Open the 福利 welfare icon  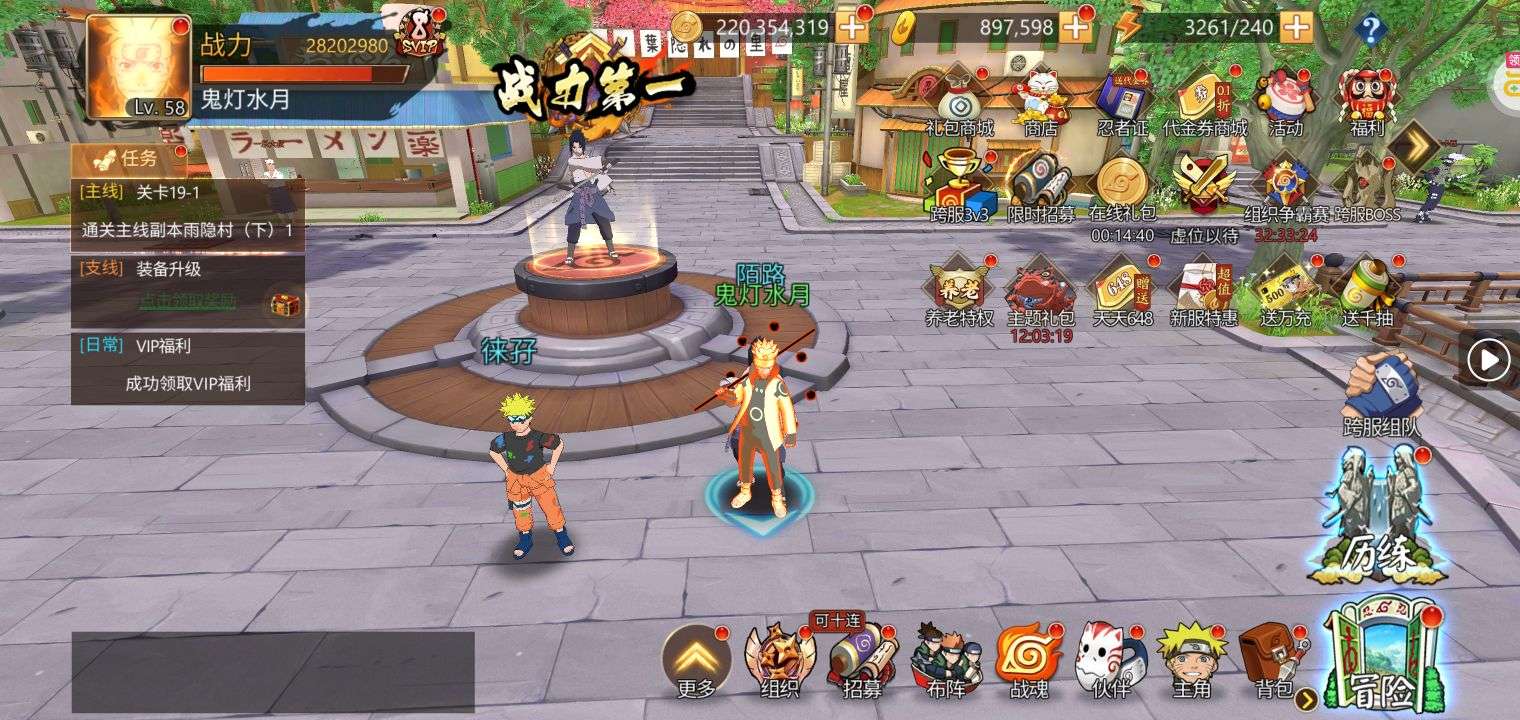(1365, 98)
